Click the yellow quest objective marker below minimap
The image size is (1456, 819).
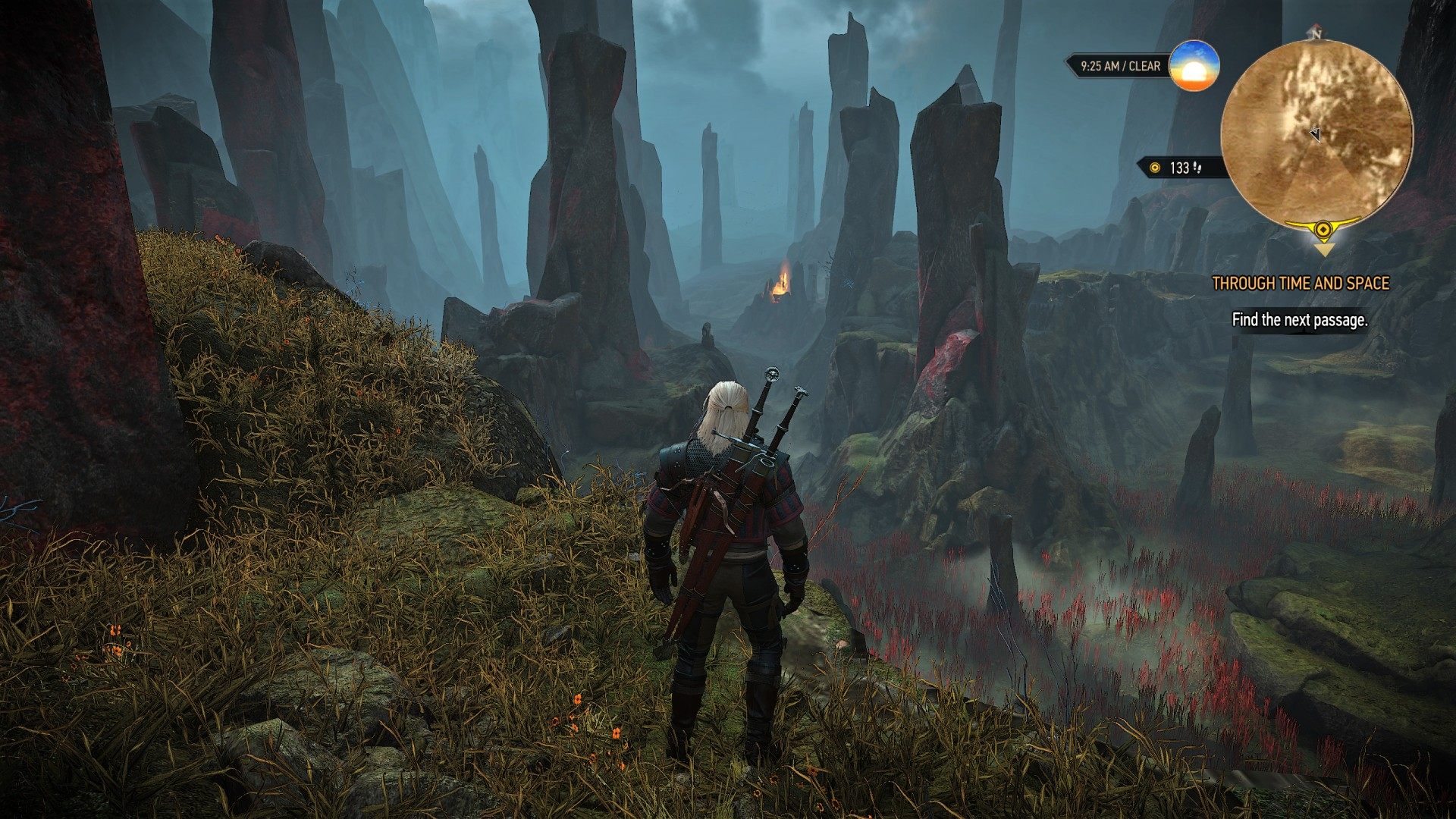click(1323, 232)
